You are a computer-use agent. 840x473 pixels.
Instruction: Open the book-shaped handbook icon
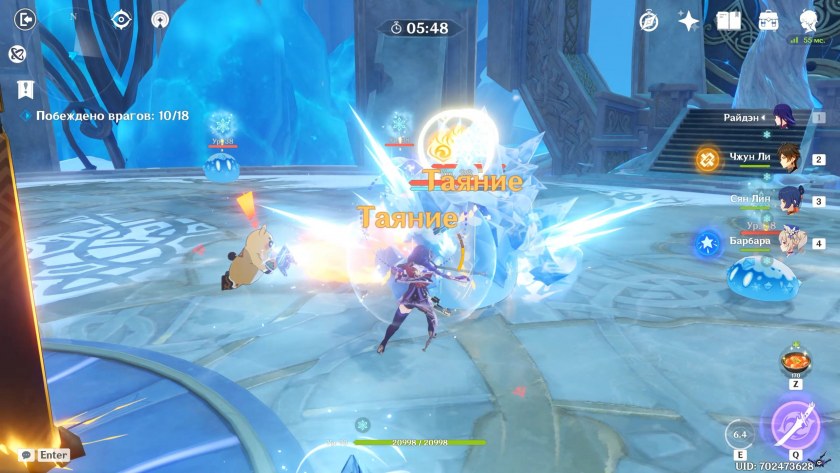point(728,20)
